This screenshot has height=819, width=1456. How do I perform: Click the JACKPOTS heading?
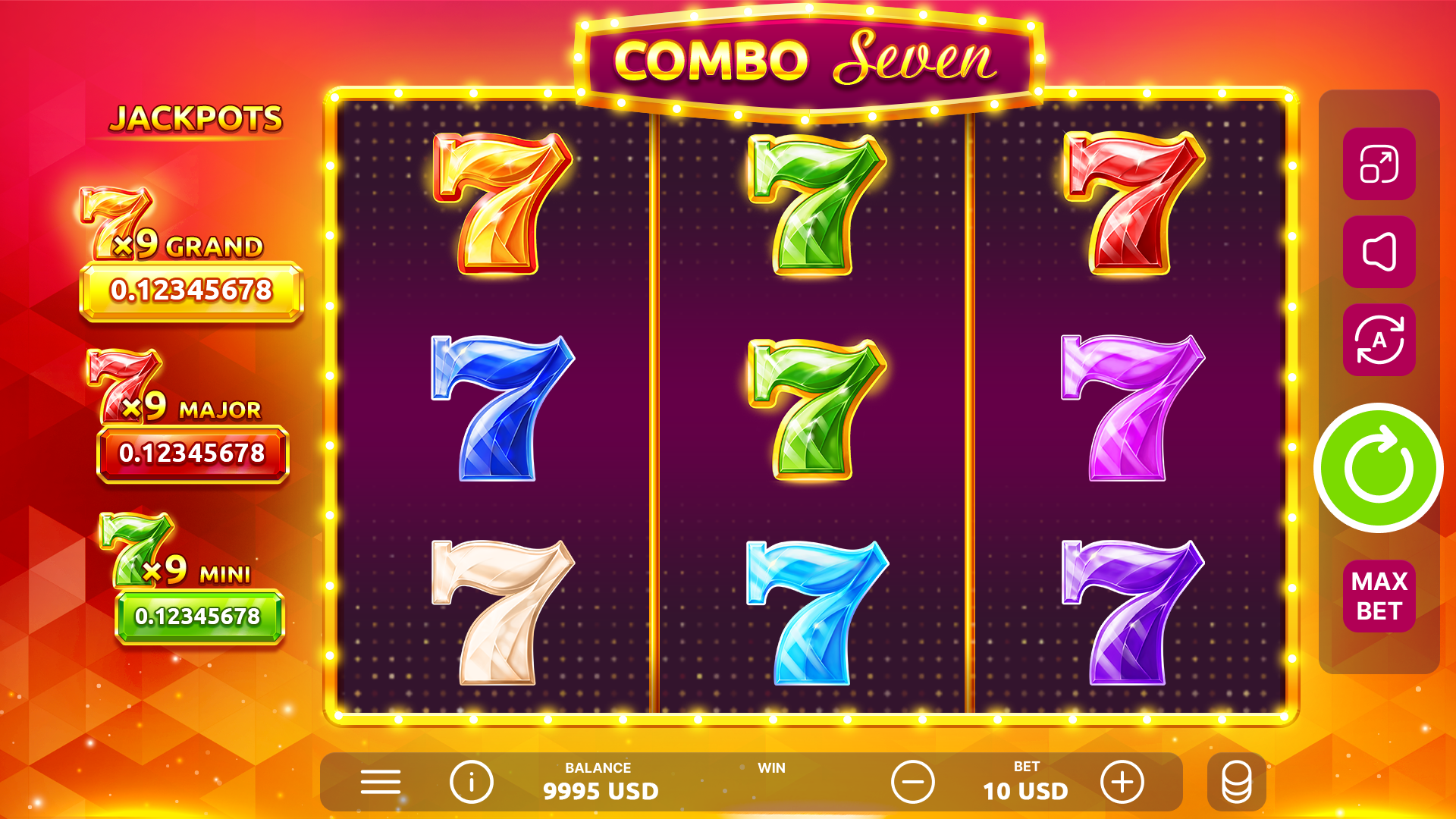point(199,118)
